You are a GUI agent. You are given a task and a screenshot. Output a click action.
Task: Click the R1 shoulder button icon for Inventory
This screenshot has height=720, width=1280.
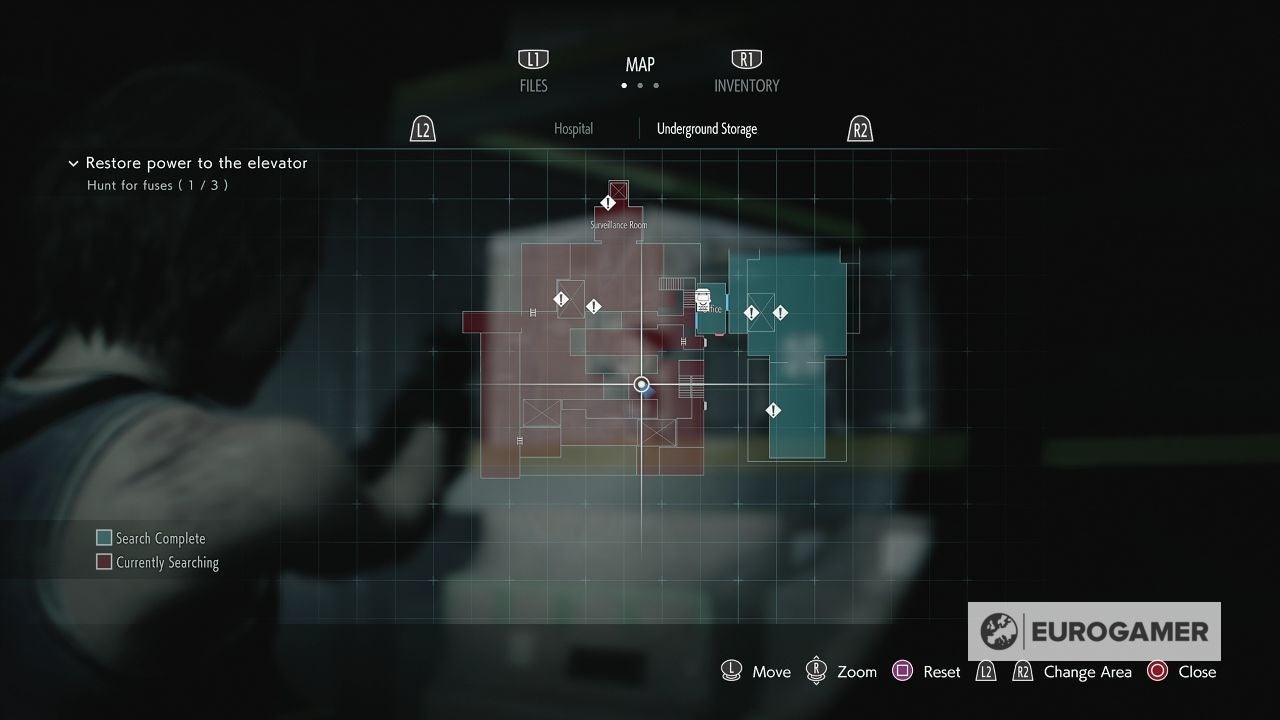point(746,58)
